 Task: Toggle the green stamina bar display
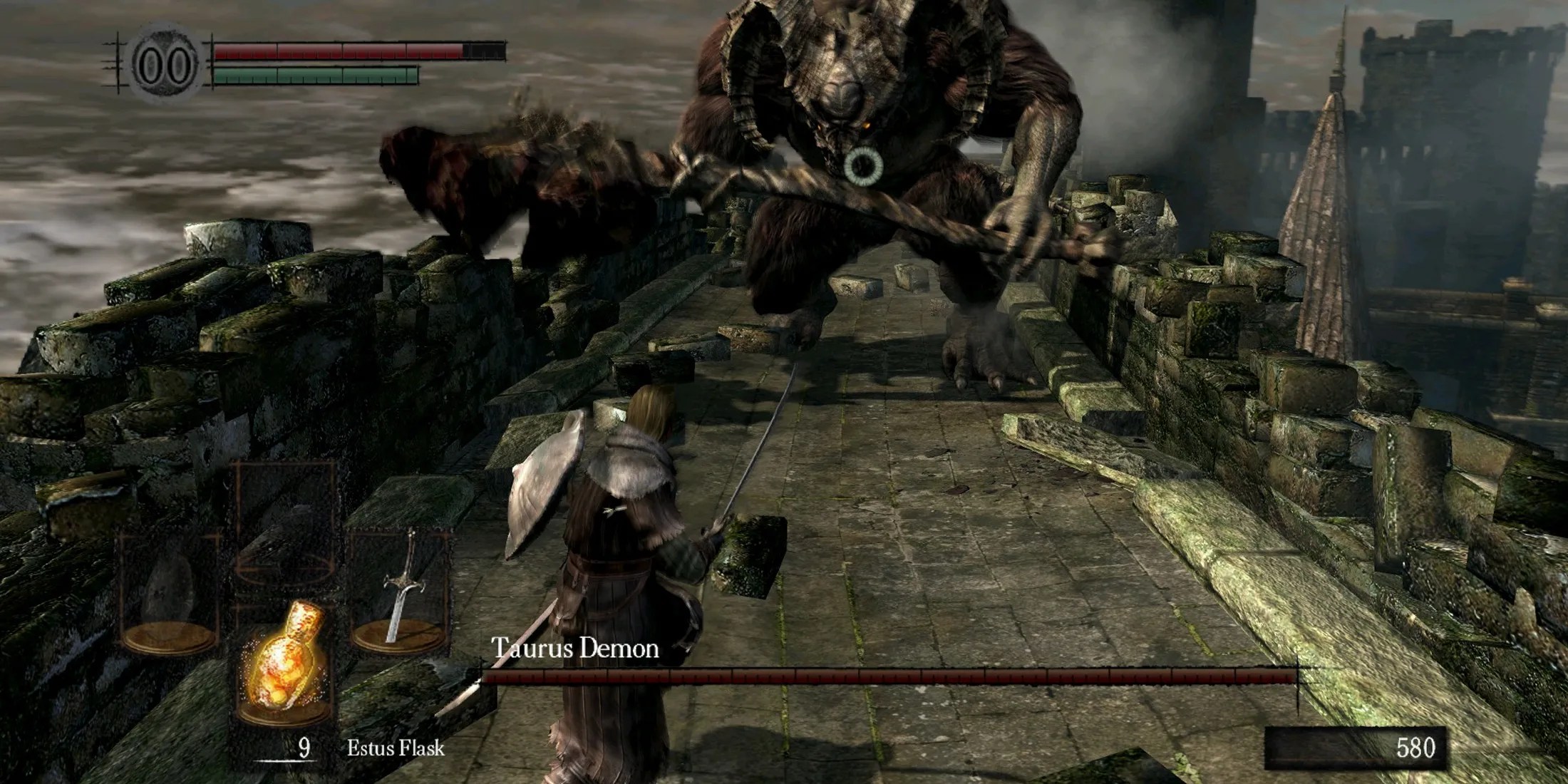click(317, 73)
